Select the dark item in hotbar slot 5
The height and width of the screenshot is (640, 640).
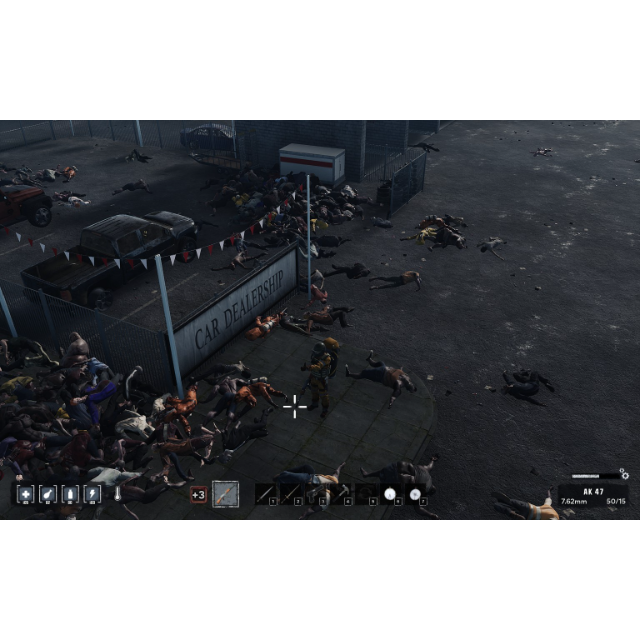(x=366, y=494)
